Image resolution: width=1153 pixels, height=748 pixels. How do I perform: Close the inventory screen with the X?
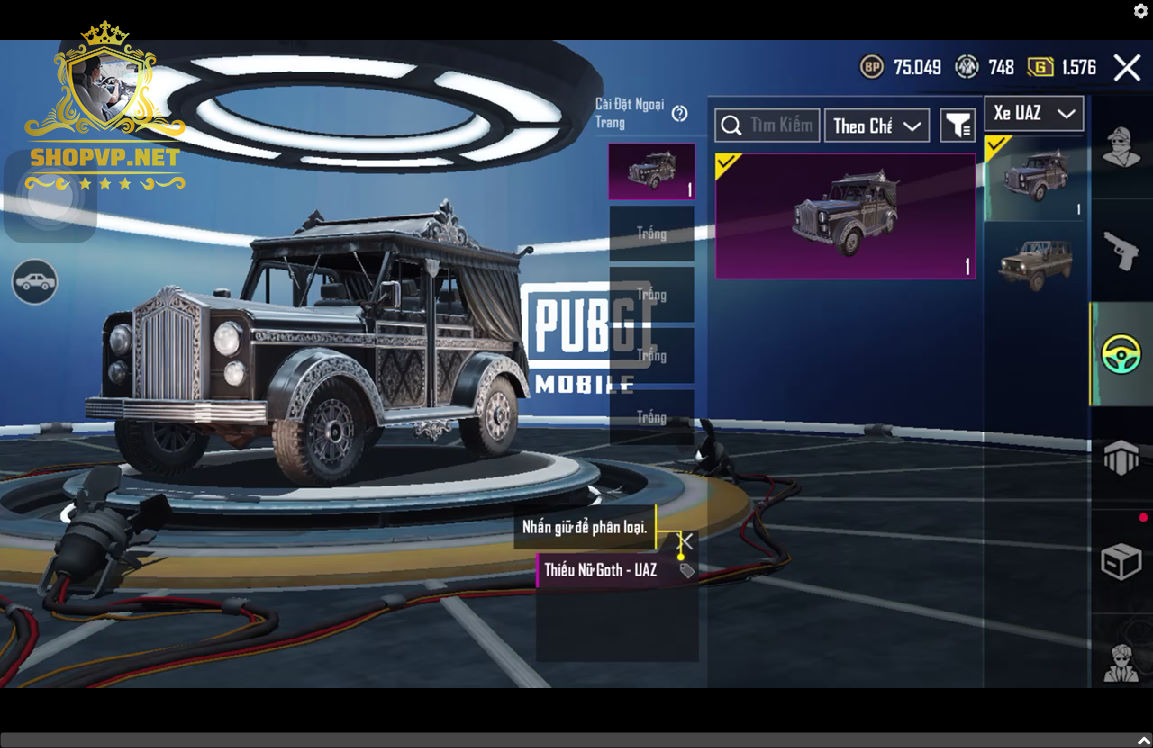click(1127, 68)
